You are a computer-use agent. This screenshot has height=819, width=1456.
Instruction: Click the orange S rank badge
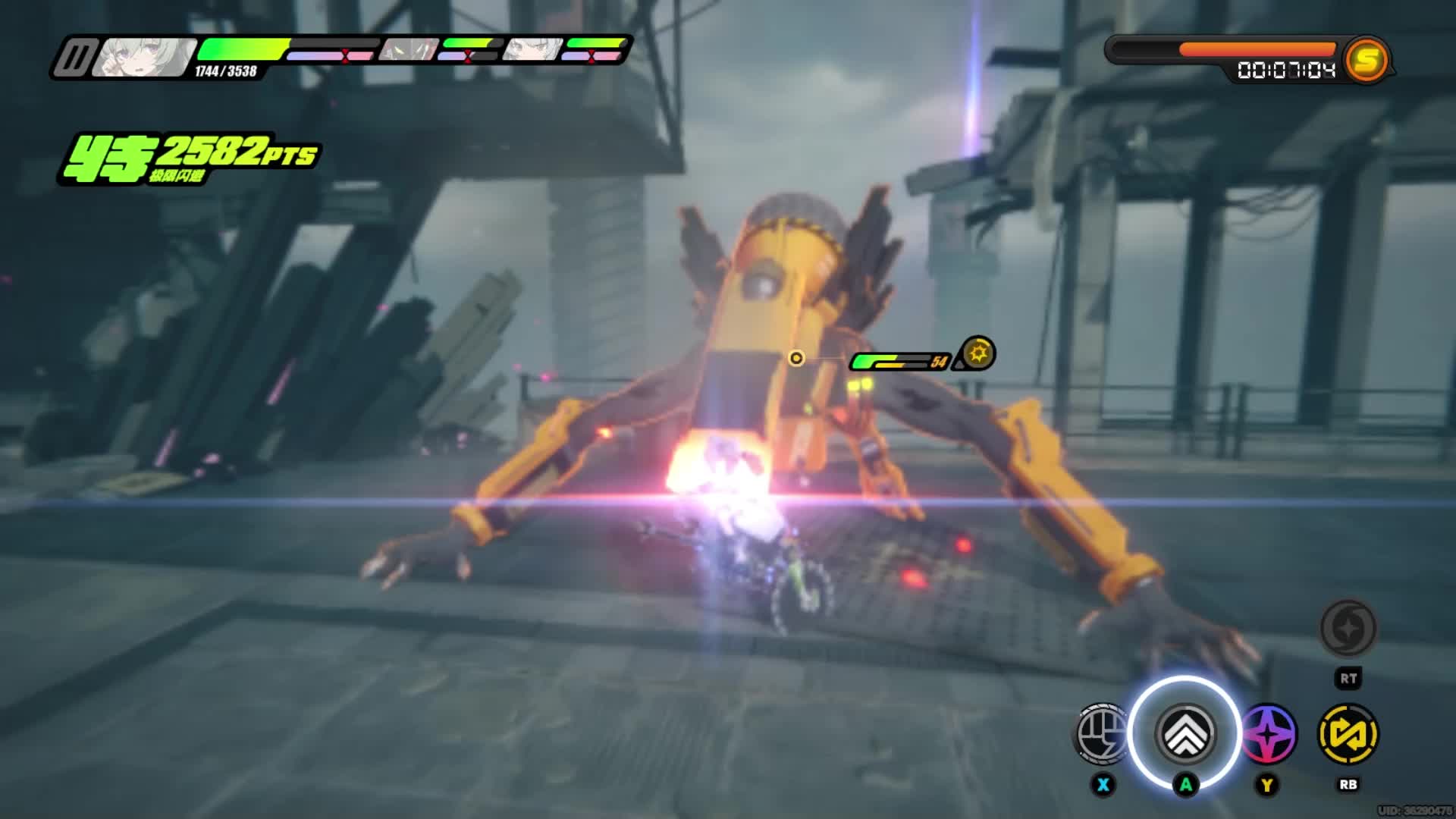click(x=1366, y=61)
